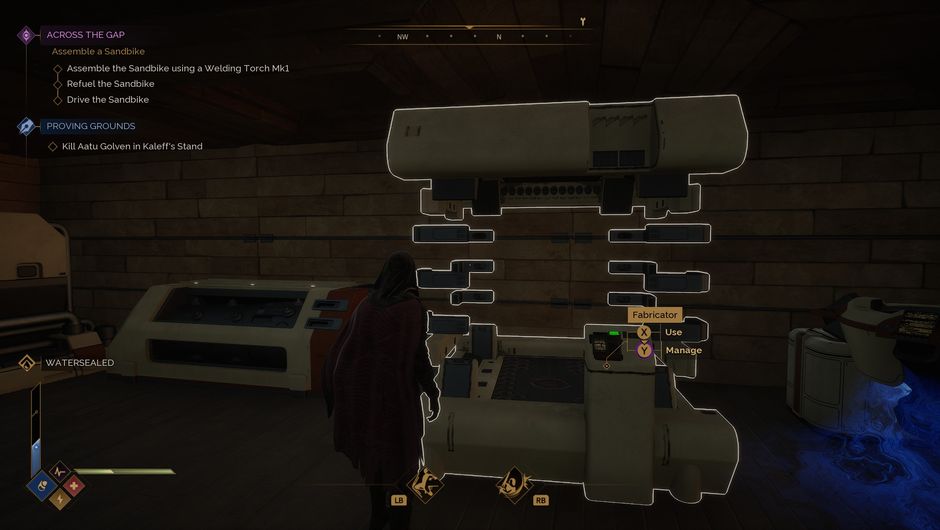Viewport: 940px width, 530px height.
Task: Click the red health cross diamond icon
Action: tap(75, 486)
